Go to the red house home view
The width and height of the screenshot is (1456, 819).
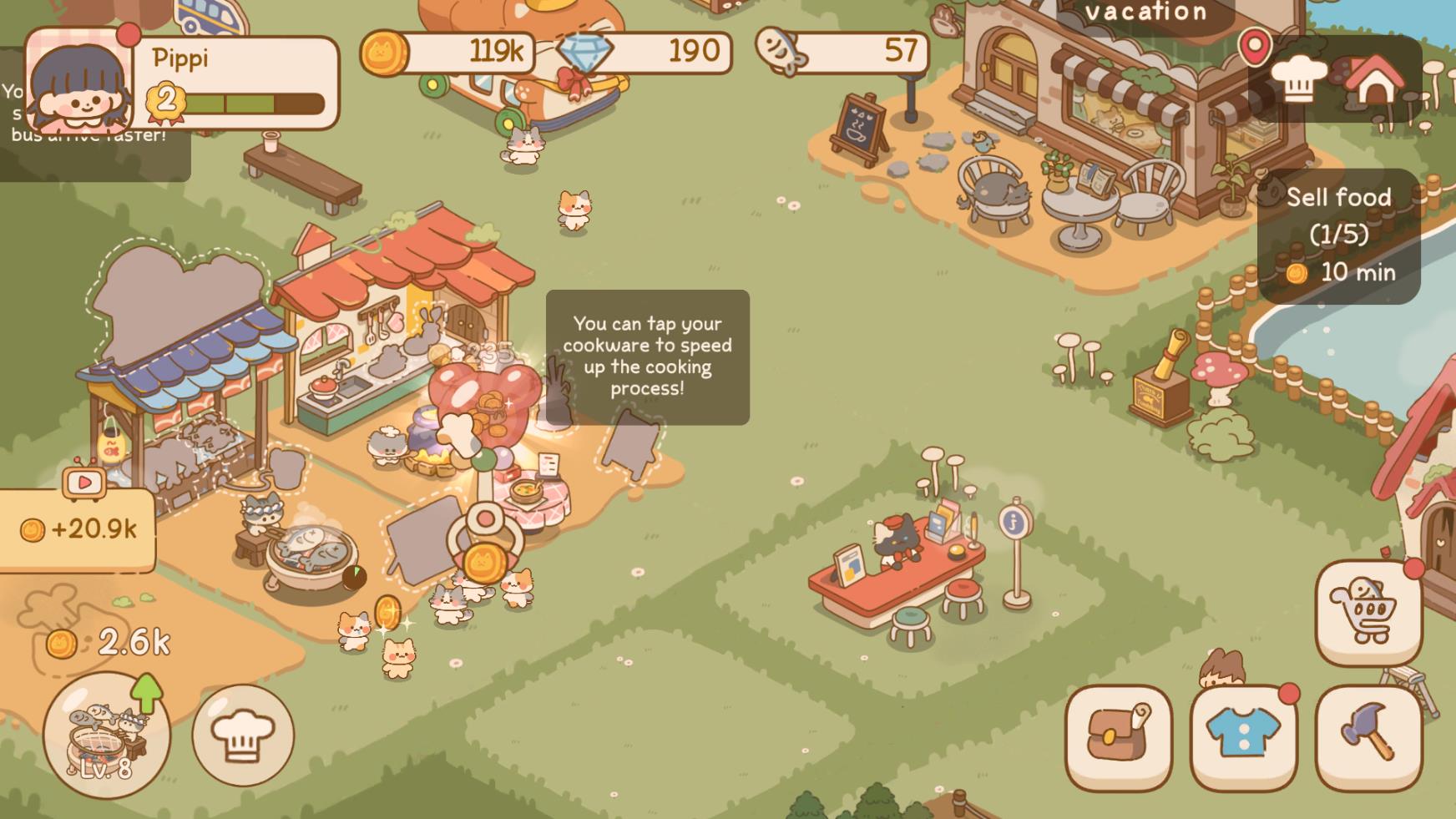click(x=1374, y=81)
